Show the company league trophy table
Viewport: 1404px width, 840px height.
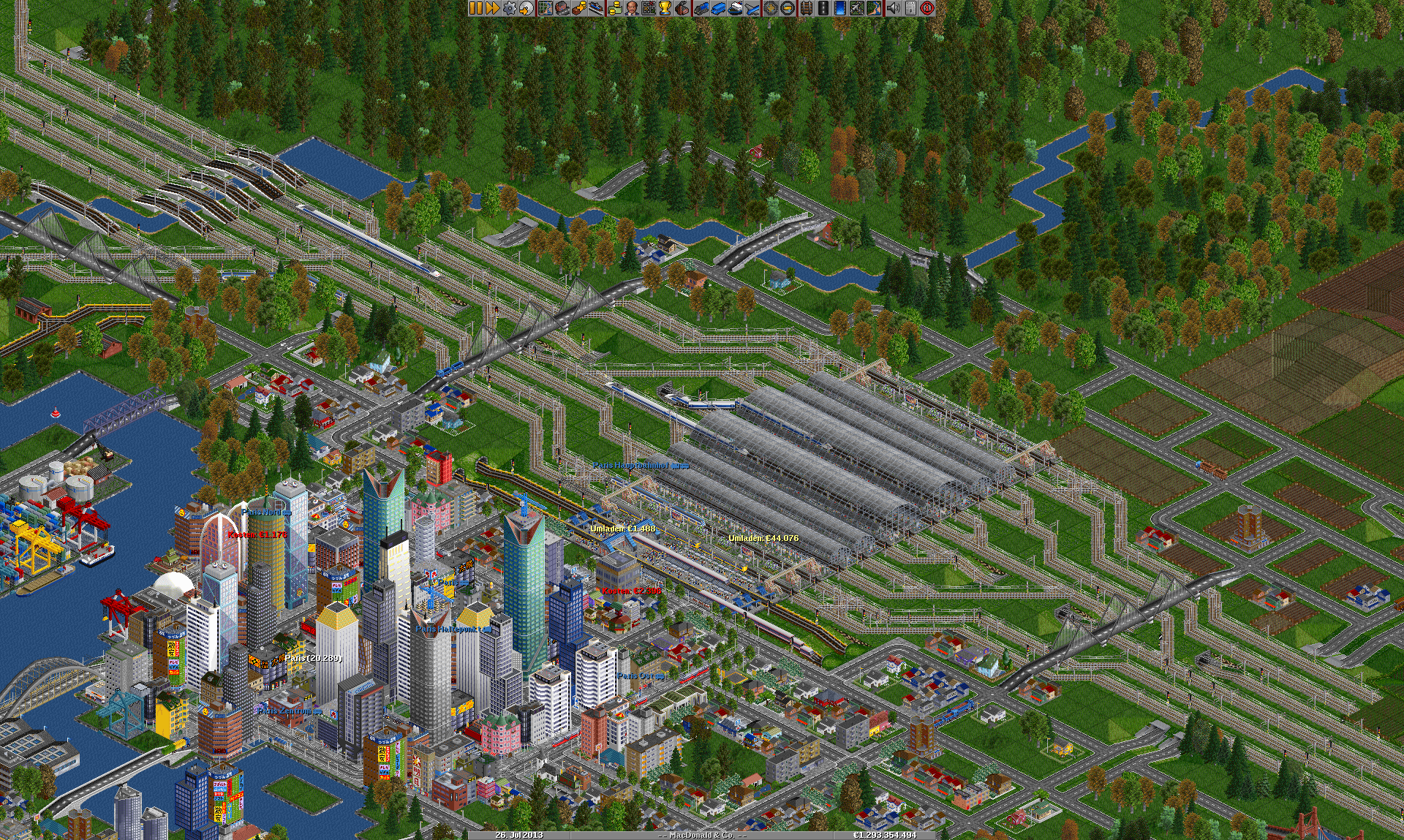pos(665,8)
